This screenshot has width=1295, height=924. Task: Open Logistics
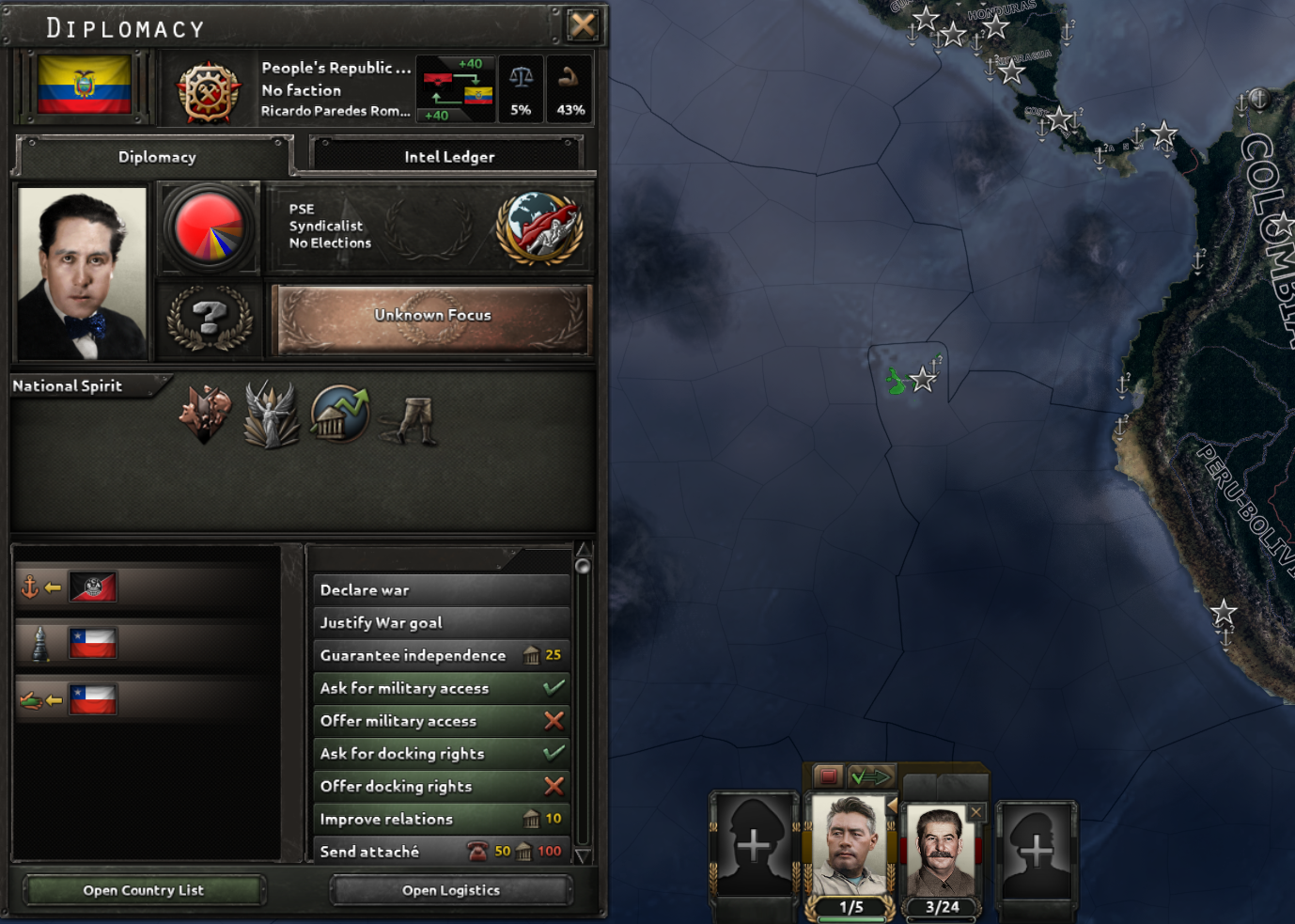450,889
